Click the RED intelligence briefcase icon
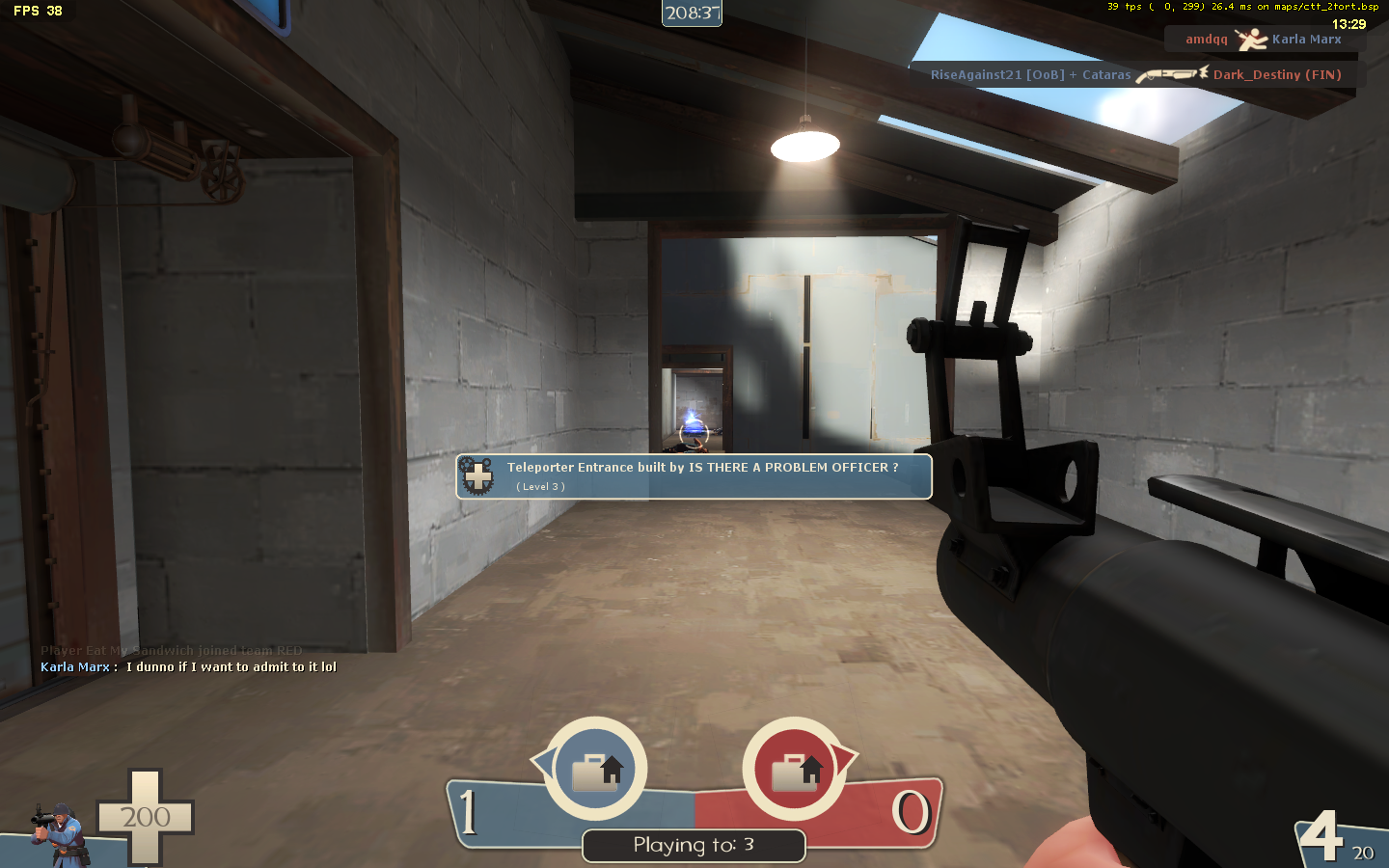The width and height of the screenshot is (1389, 868). (795, 770)
